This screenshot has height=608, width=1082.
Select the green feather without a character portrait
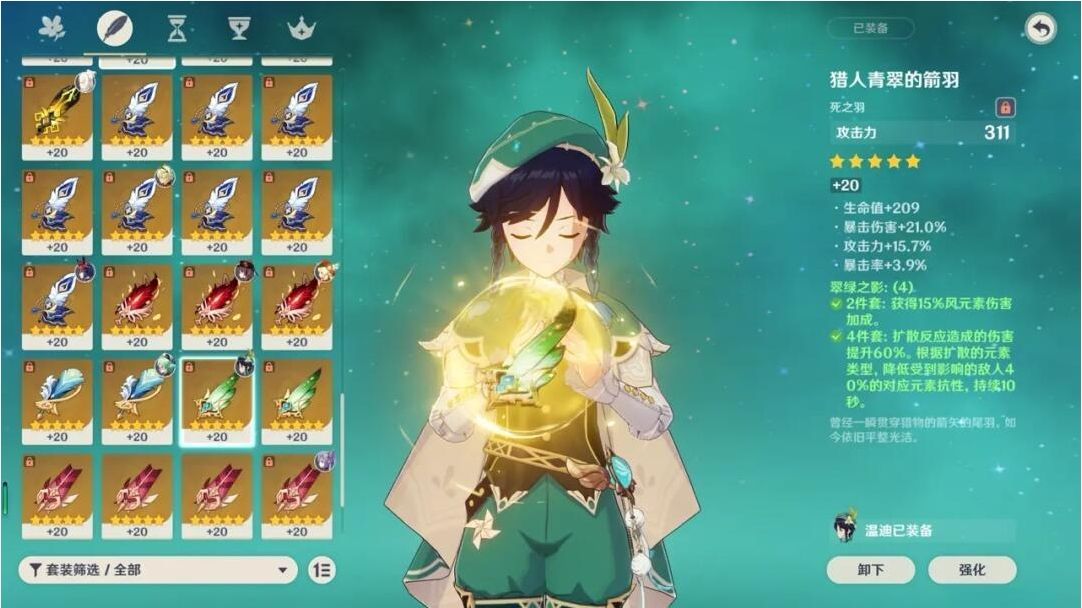click(297, 400)
